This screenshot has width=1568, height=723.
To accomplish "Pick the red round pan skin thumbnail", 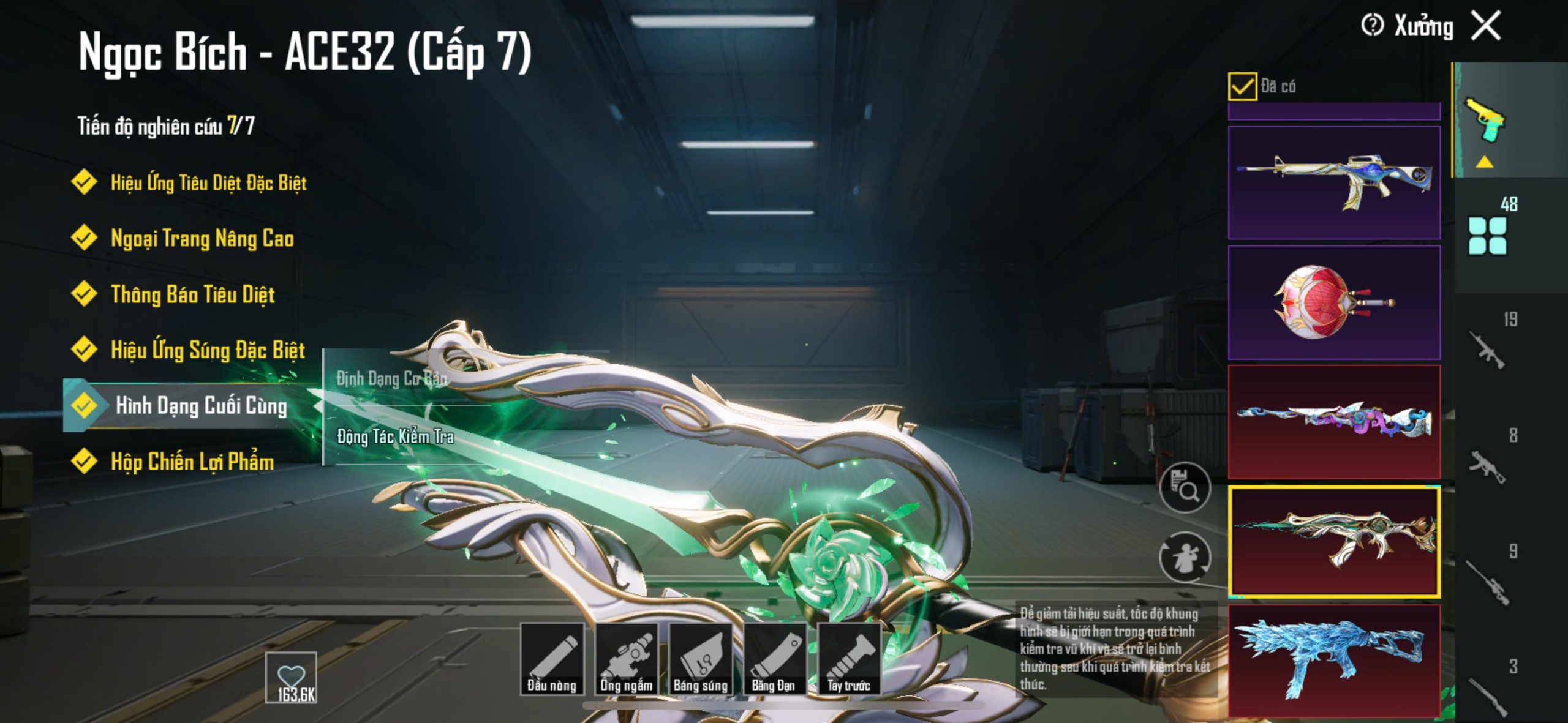I will tap(1334, 302).
